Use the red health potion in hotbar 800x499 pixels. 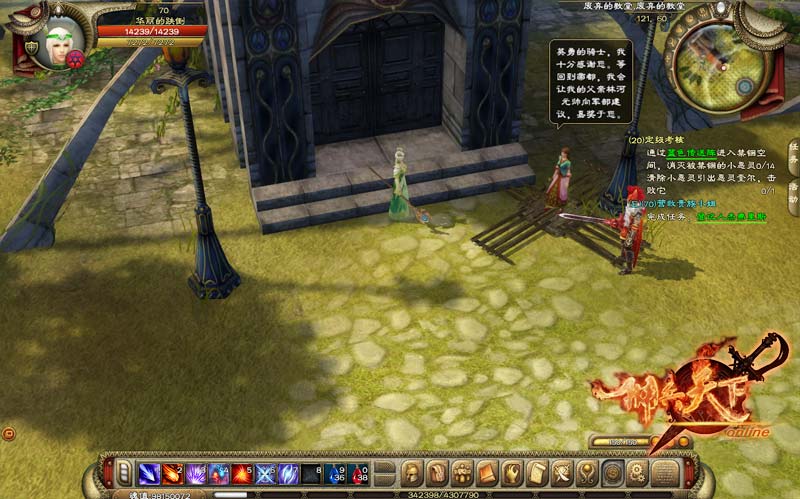358,473
